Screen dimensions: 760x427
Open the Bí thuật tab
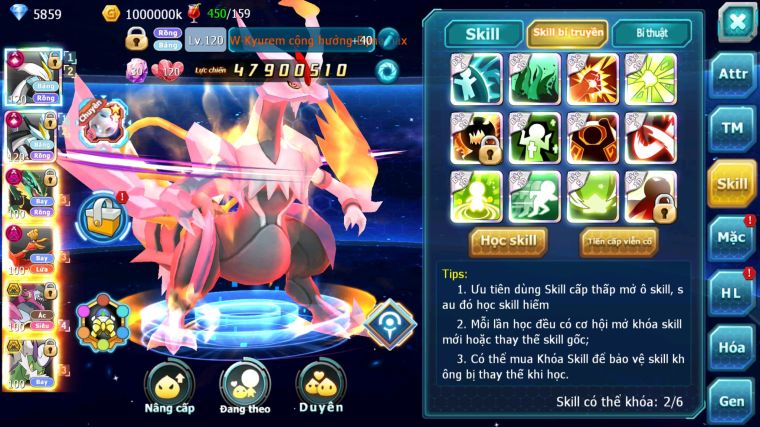[651, 34]
